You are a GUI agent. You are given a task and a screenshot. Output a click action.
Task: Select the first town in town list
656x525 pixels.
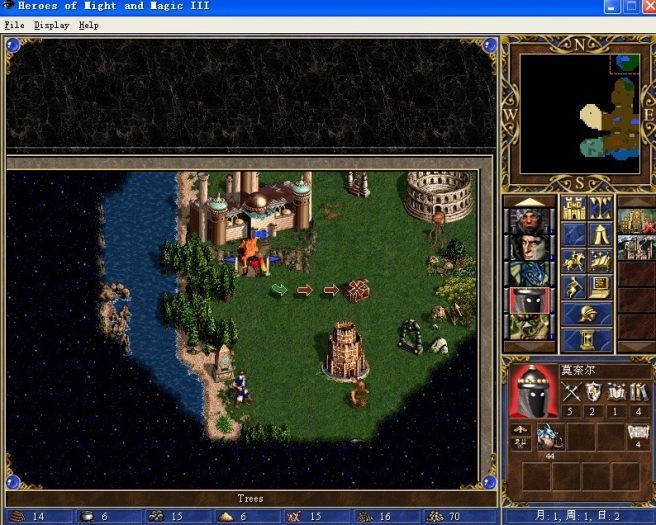point(634,221)
